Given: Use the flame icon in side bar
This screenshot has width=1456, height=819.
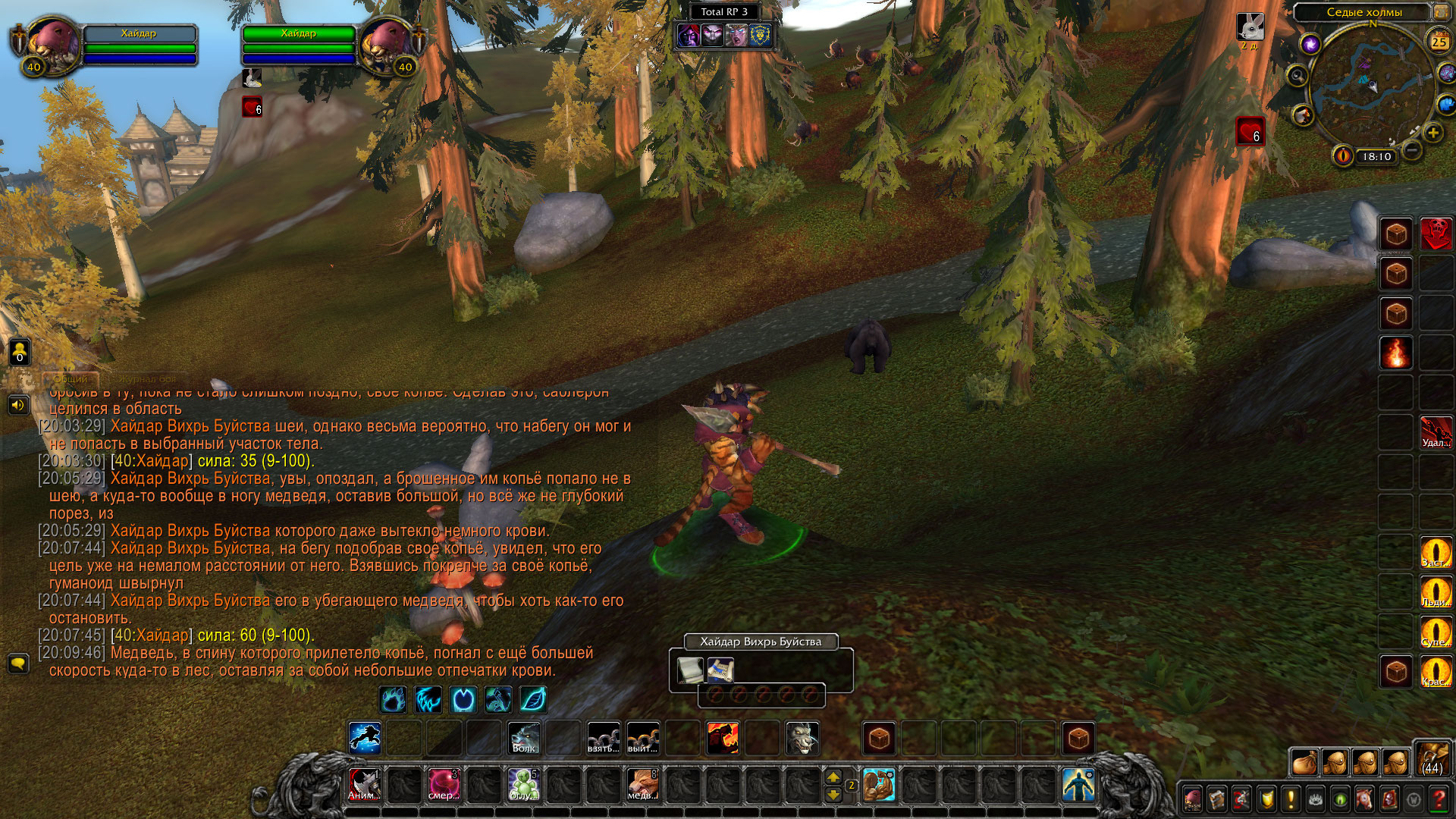Looking at the screenshot, I should 1396,353.
